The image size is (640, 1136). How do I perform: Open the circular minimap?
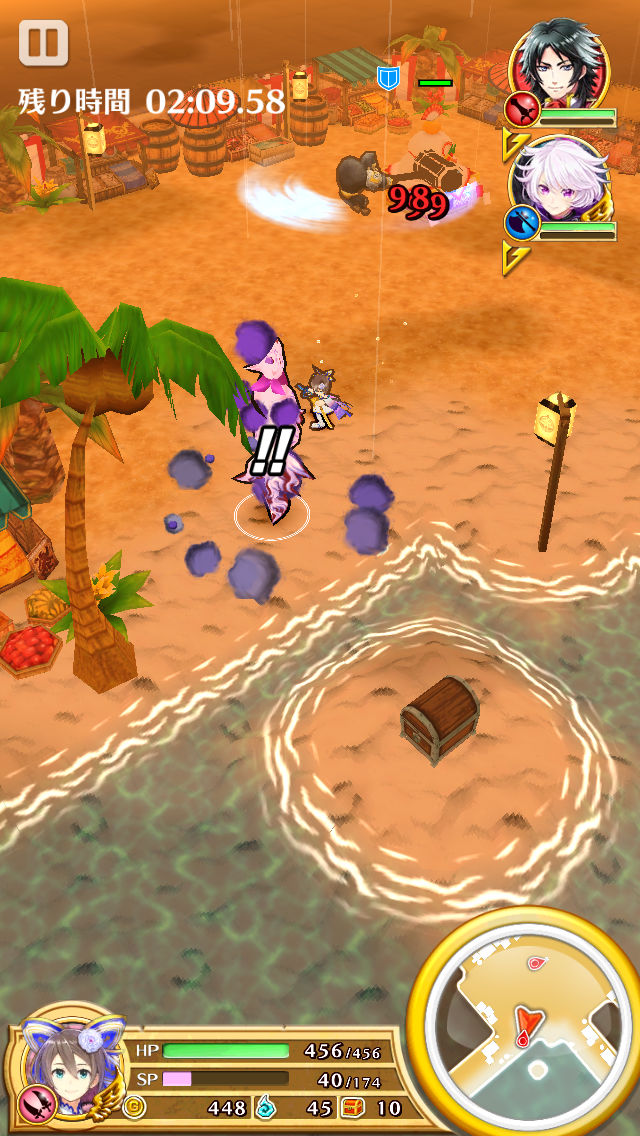[527, 1022]
